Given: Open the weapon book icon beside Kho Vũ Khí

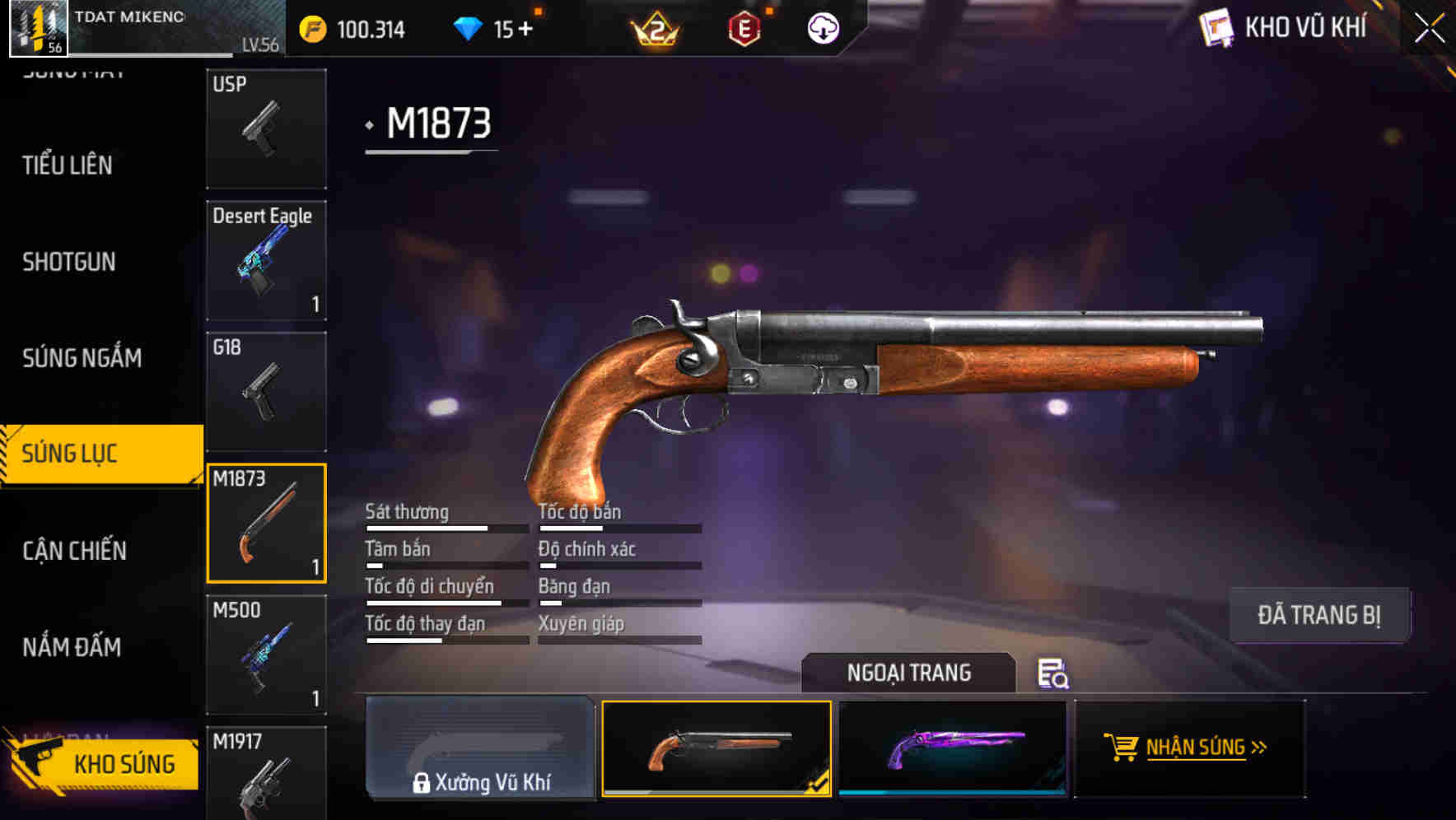Looking at the screenshot, I should click(x=1218, y=27).
